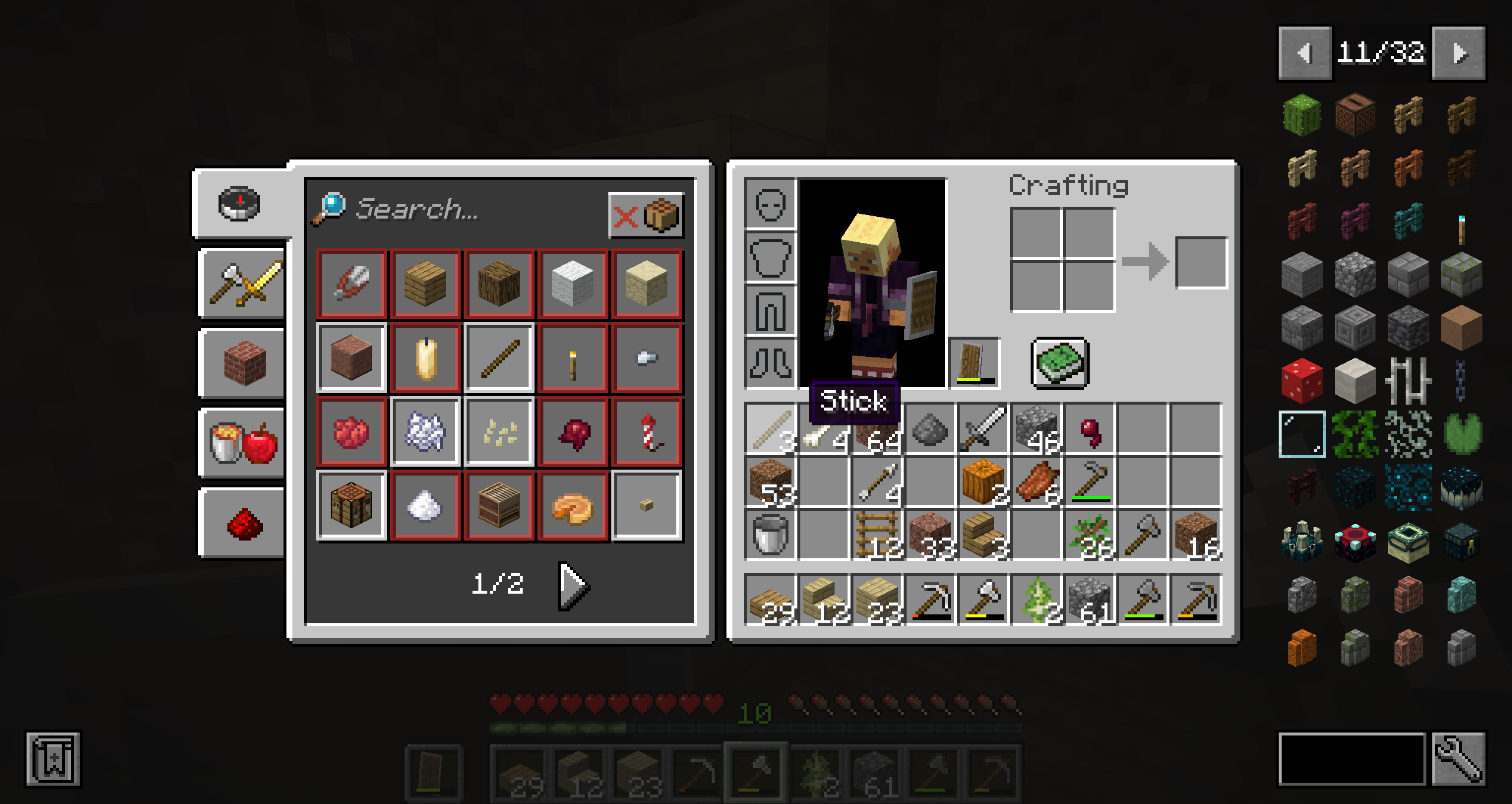Pick the pumpkin pie recipe
1512x804 pixels.
pyautogui.click(x=573, y=506)
